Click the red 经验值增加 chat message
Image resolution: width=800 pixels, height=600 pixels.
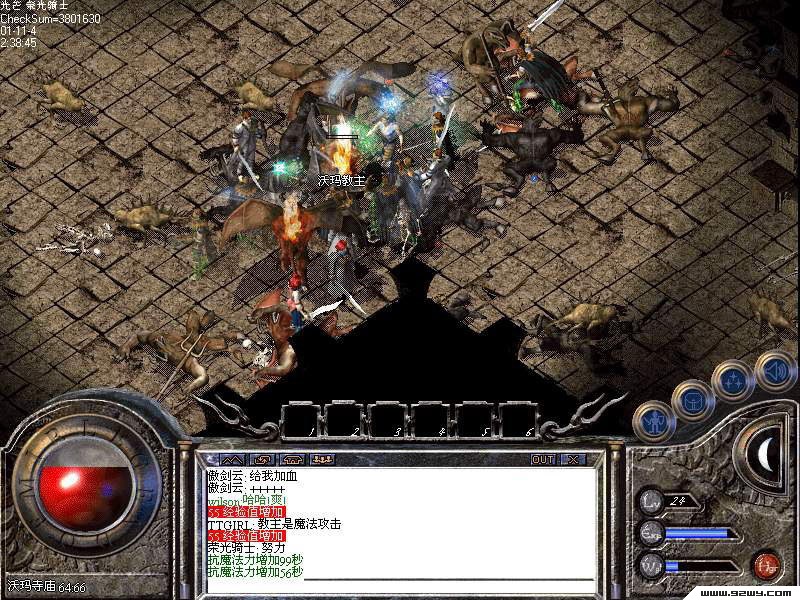tap(246, 511)
